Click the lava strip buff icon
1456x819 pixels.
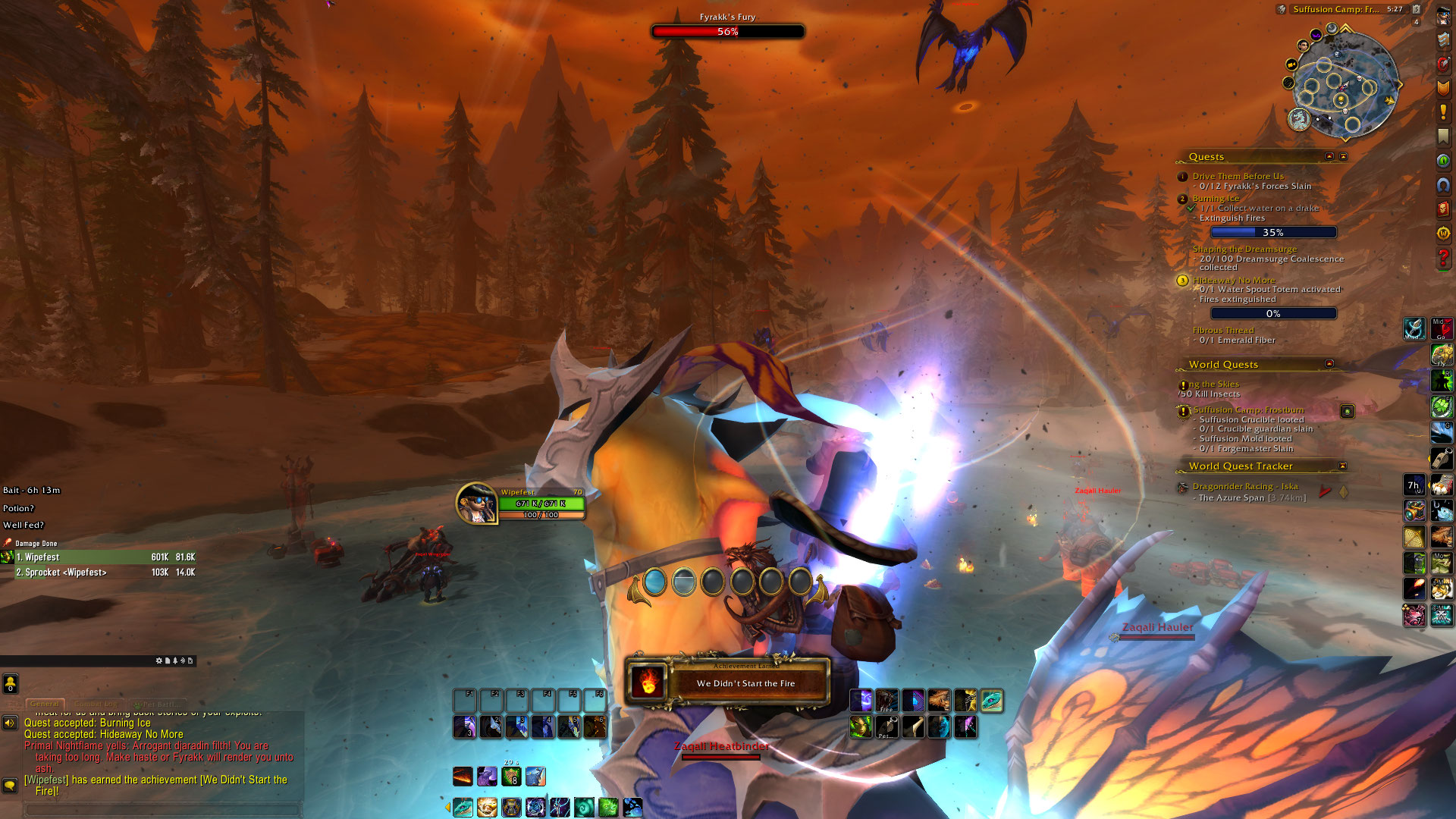(x=463, y=777)
